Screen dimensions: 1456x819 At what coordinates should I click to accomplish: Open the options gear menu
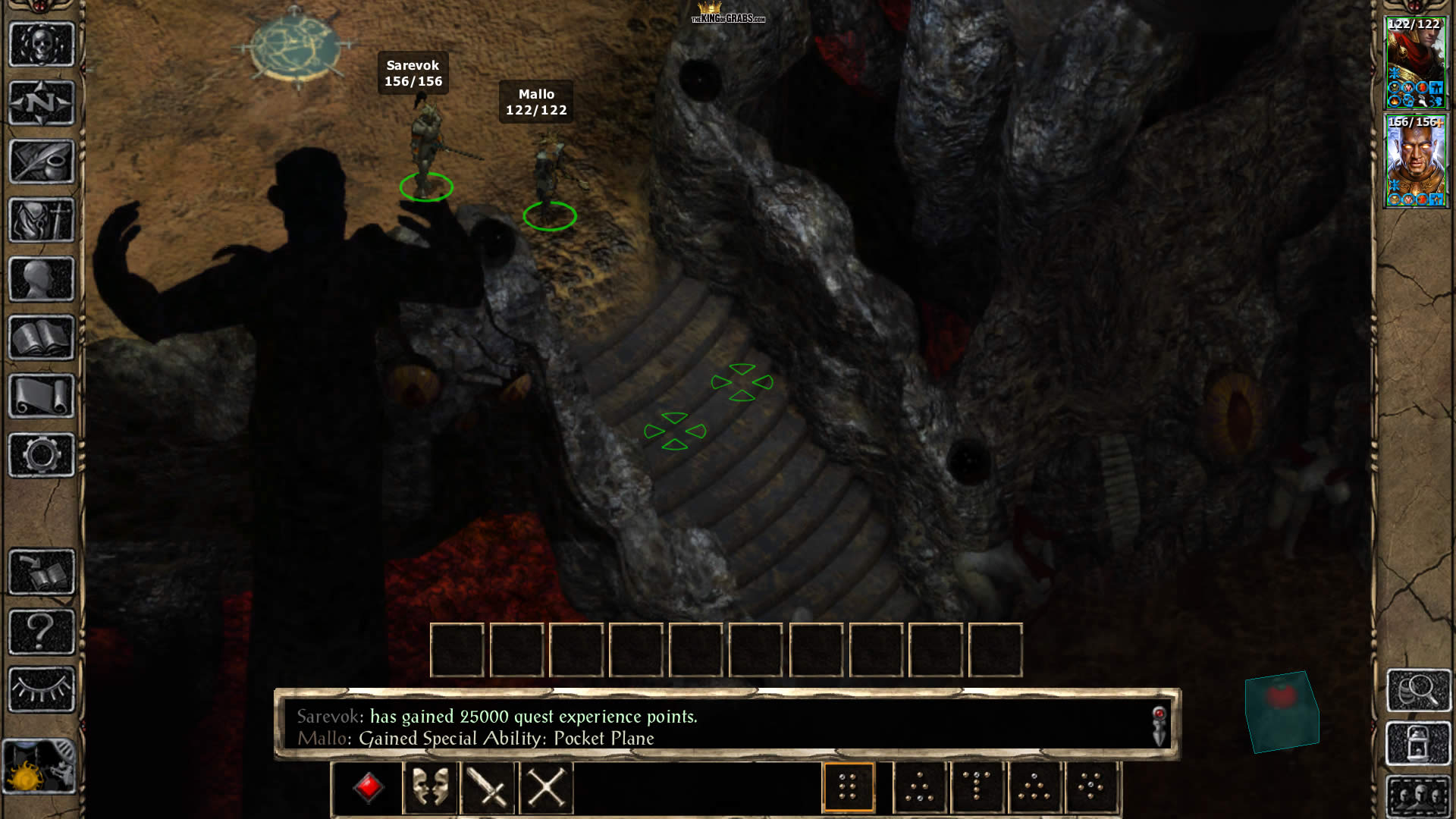pyautogui.click(x=42, y=455)
